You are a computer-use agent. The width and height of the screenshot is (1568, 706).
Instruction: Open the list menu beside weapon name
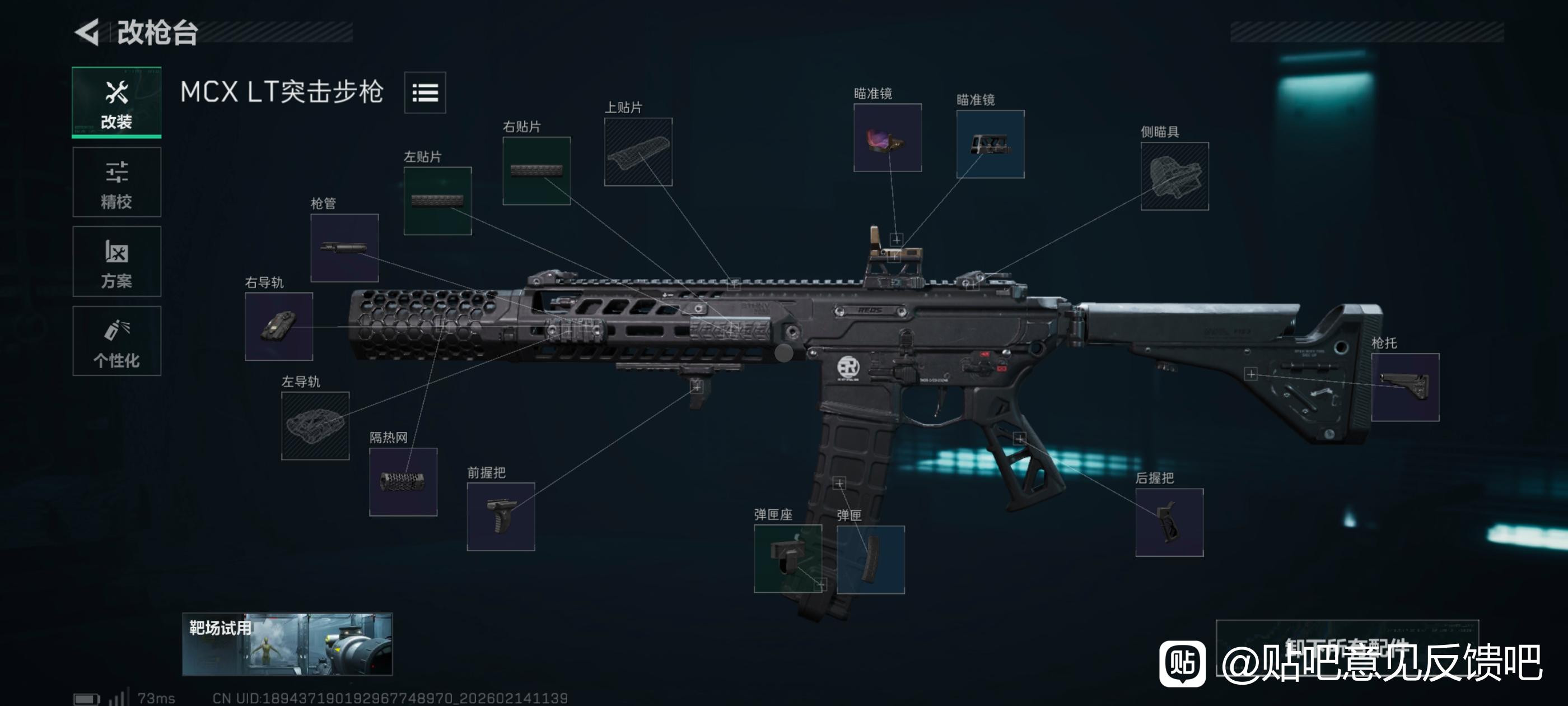point(425,92)
